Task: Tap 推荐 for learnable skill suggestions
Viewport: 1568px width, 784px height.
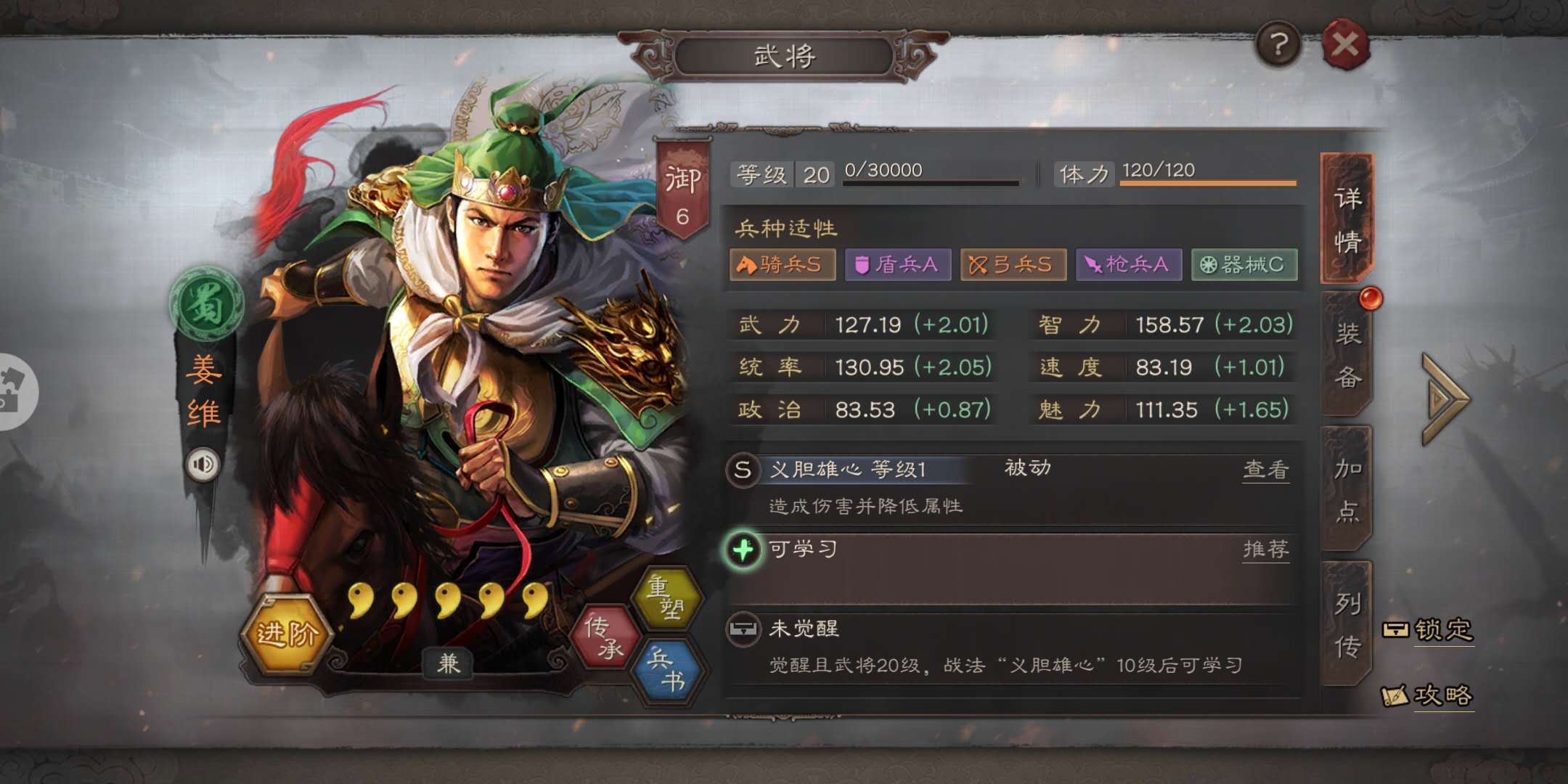Action: pos(1265,549)
